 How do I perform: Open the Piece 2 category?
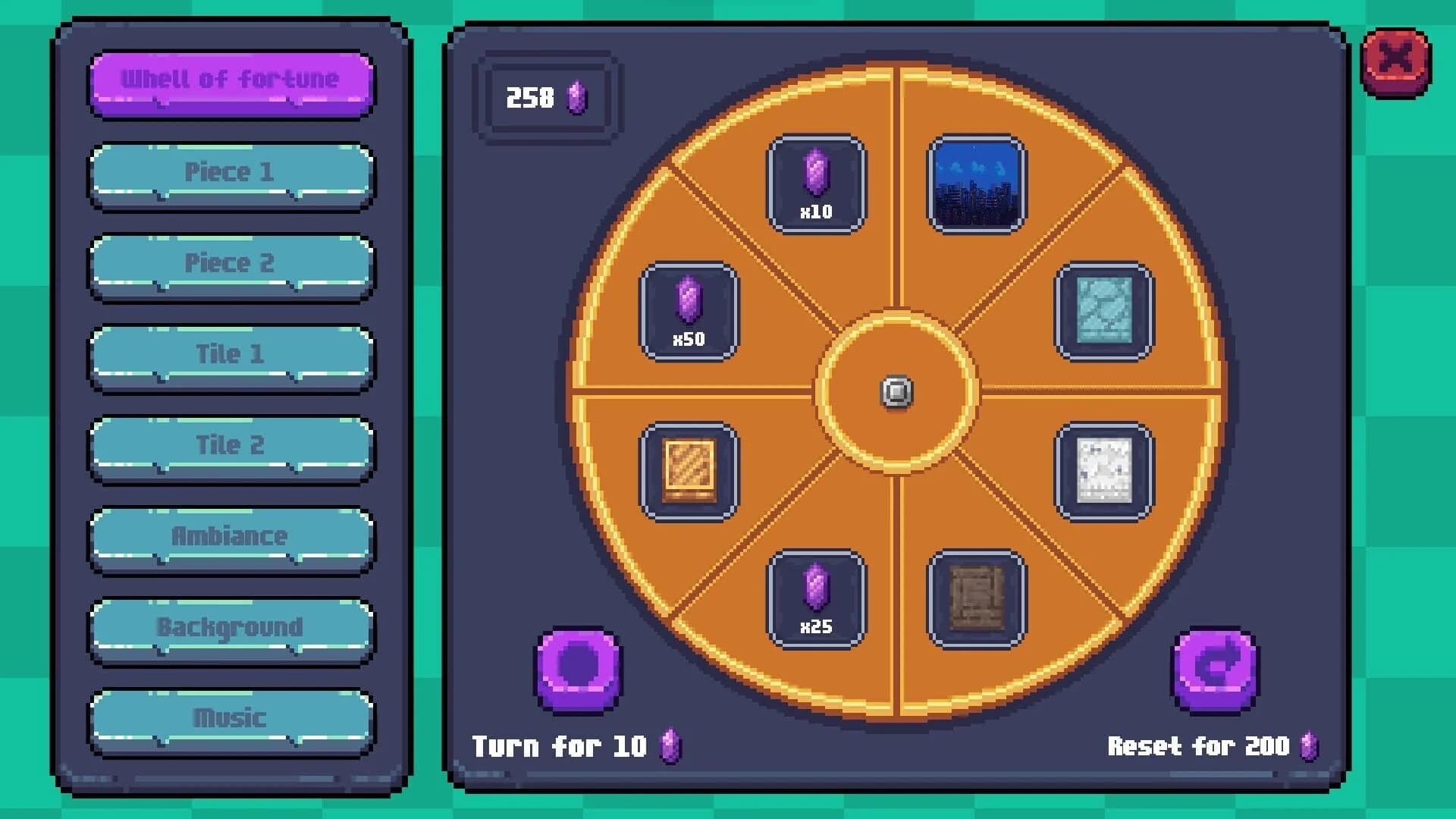(x=230, y=262)
